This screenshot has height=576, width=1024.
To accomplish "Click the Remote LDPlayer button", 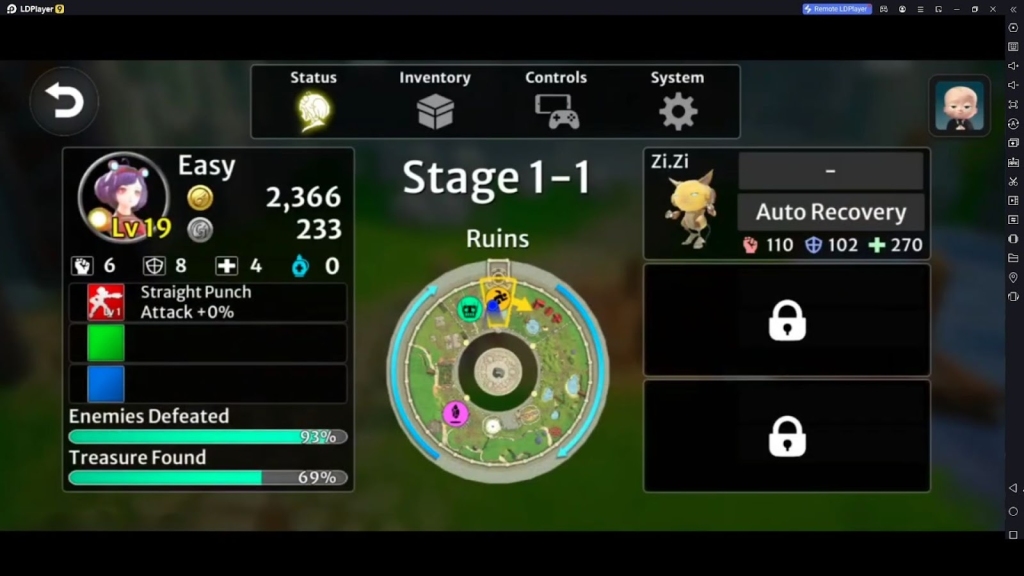I will coord(837,9).
